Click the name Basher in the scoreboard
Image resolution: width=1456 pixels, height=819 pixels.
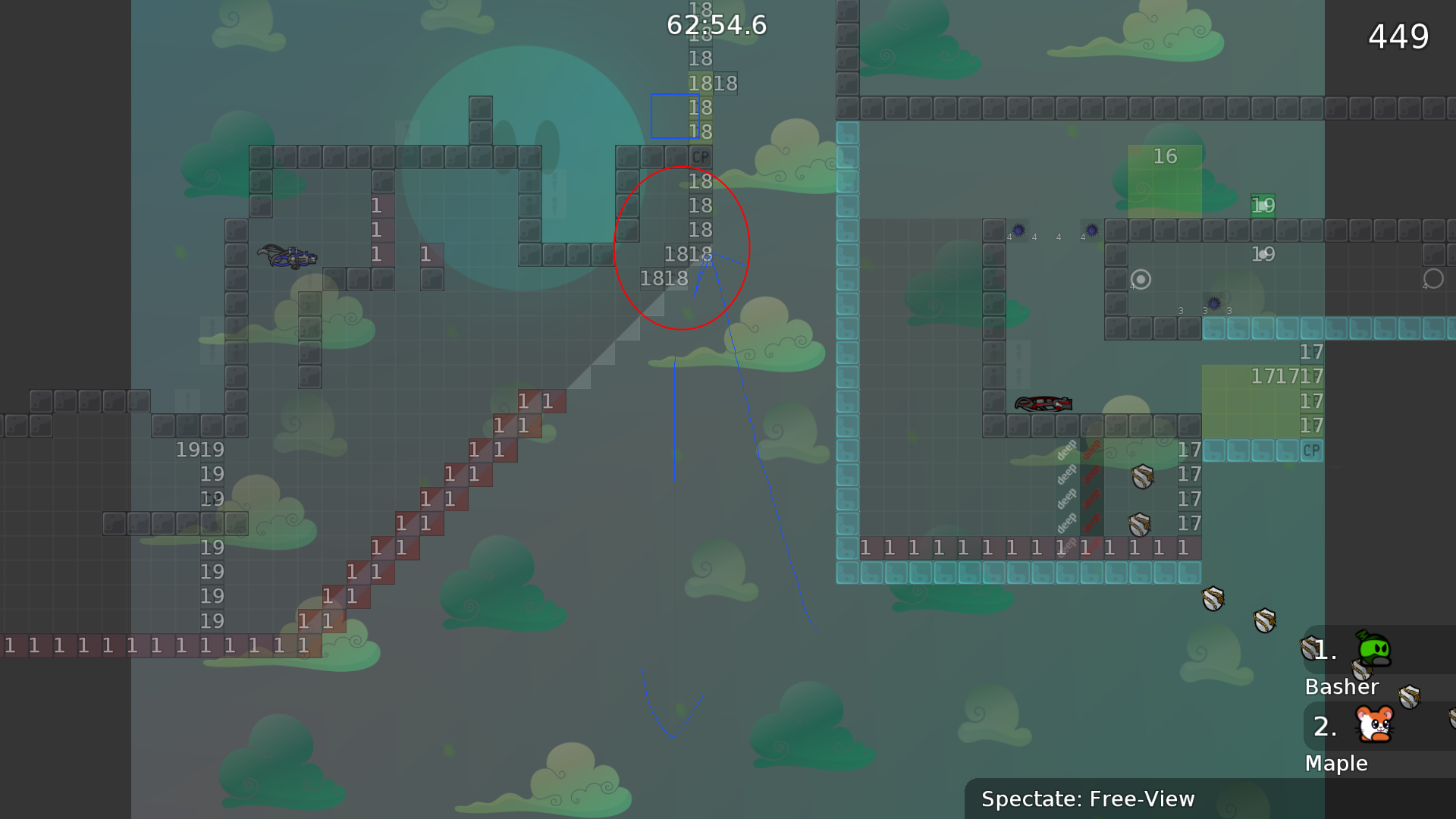1342,687
